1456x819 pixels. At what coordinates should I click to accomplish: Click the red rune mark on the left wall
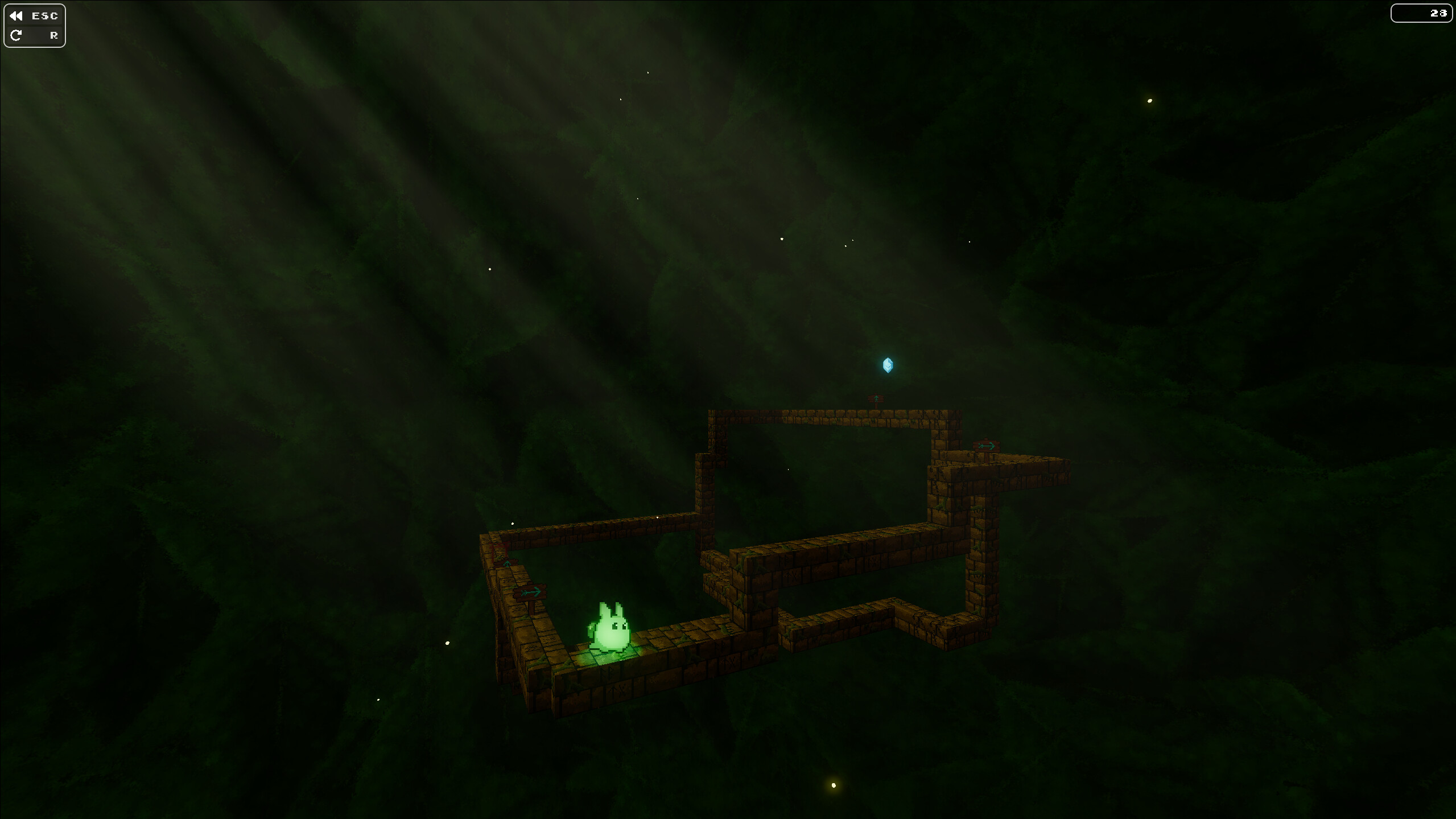[500, 549]
